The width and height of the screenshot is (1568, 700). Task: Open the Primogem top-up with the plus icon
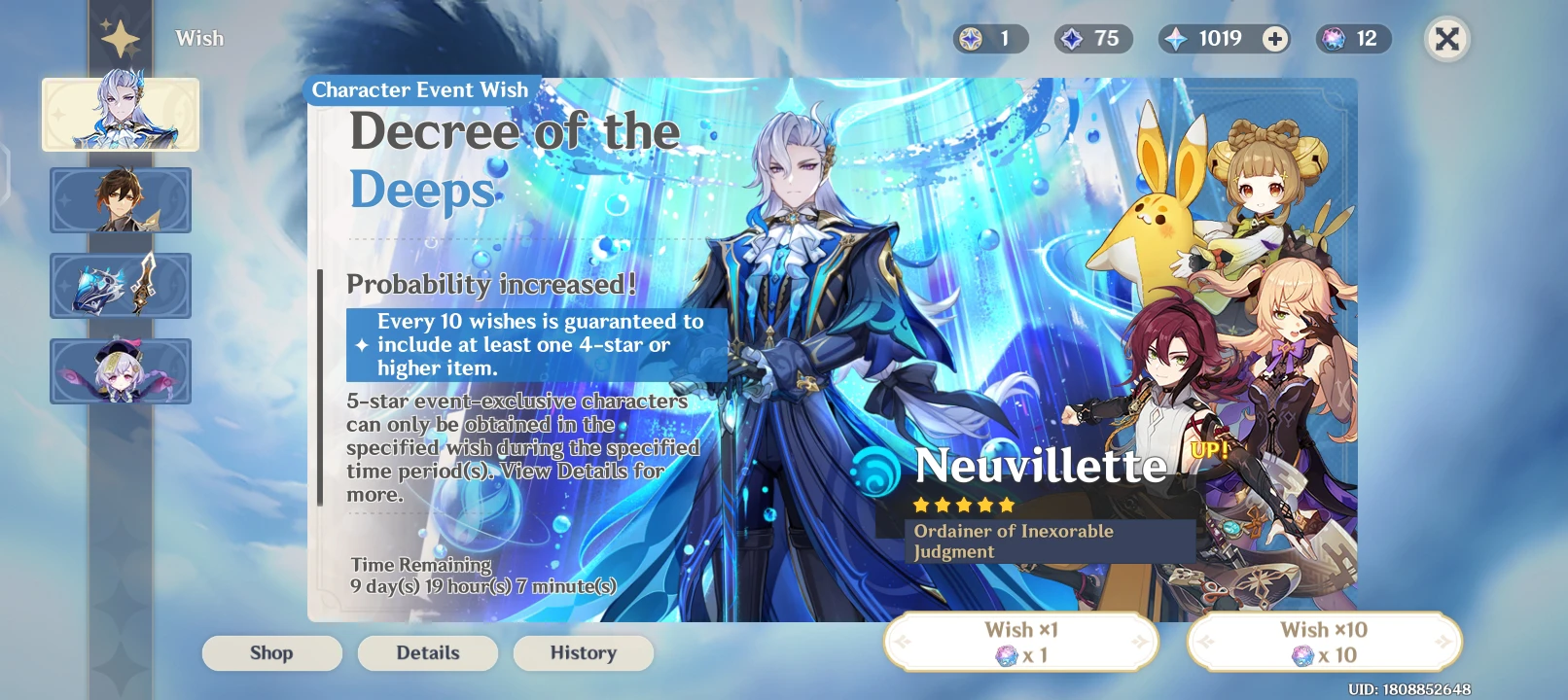click(1272, 39)
